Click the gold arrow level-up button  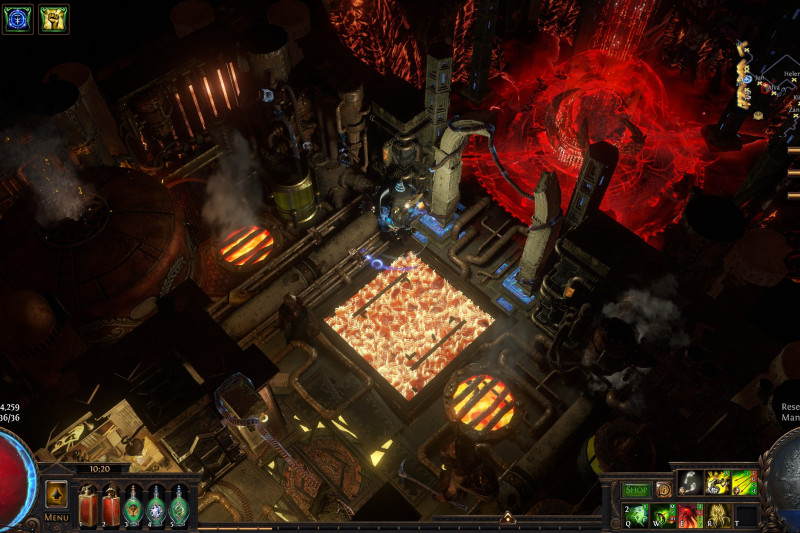click(56, 494)
